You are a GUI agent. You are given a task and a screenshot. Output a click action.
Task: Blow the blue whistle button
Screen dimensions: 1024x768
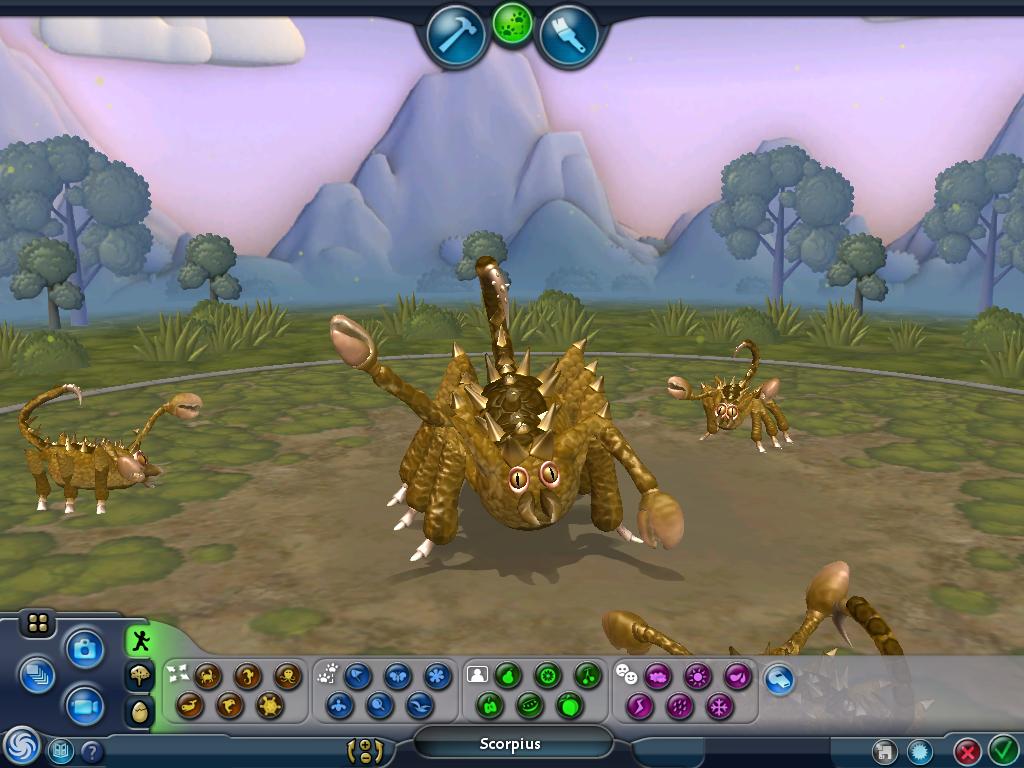[x=779, y=679]
